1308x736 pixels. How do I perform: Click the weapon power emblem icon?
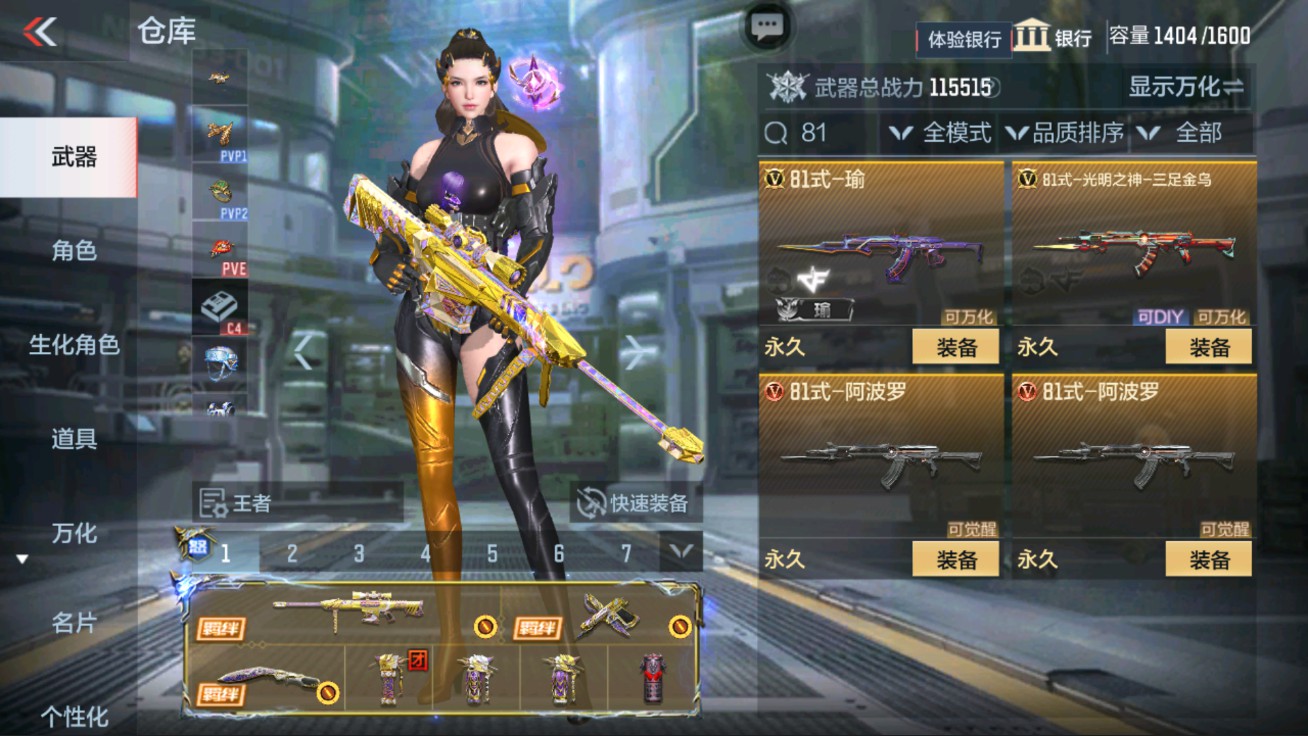point(787,88)
